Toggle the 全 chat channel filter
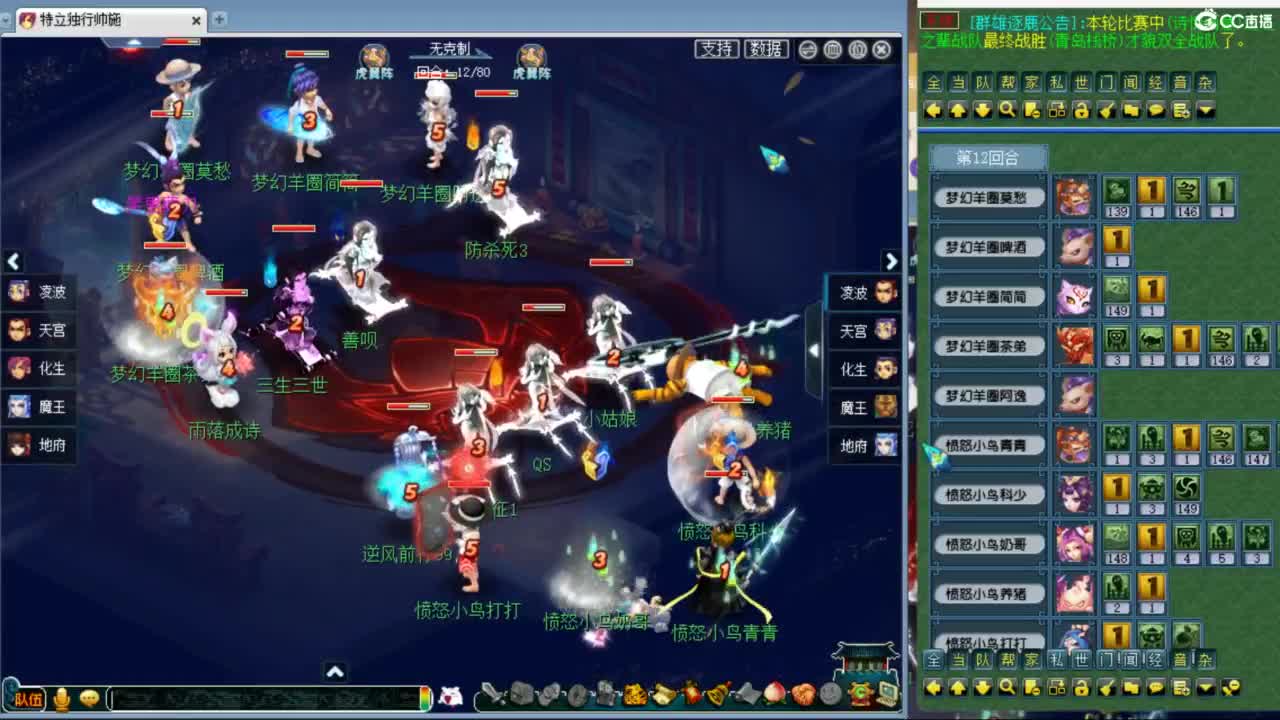The height and width of the screenshot is (720, 1280). click(933, 83)
